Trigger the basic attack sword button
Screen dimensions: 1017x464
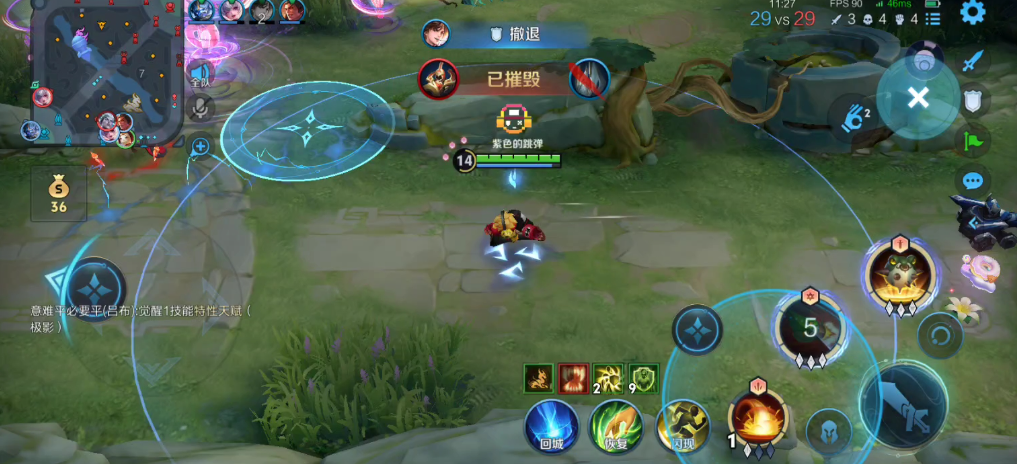pyautogui.click(x=903, y=406)
